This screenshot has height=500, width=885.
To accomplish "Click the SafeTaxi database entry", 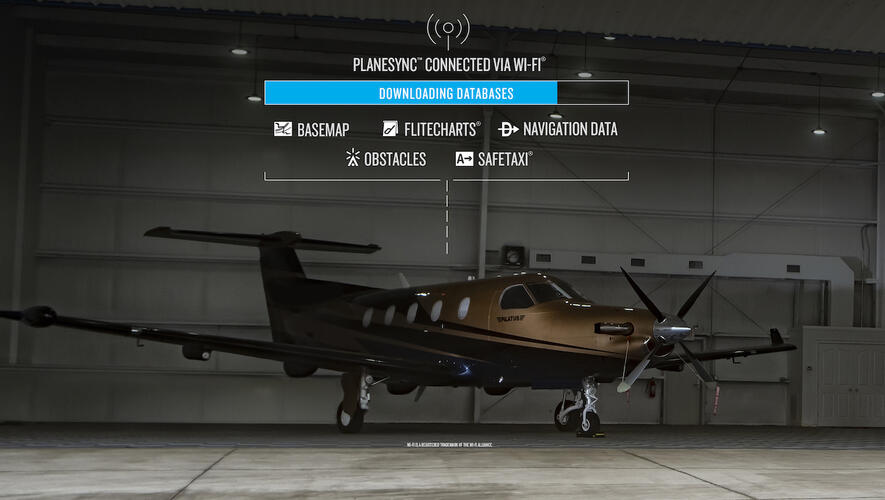I will click(494, 158).
